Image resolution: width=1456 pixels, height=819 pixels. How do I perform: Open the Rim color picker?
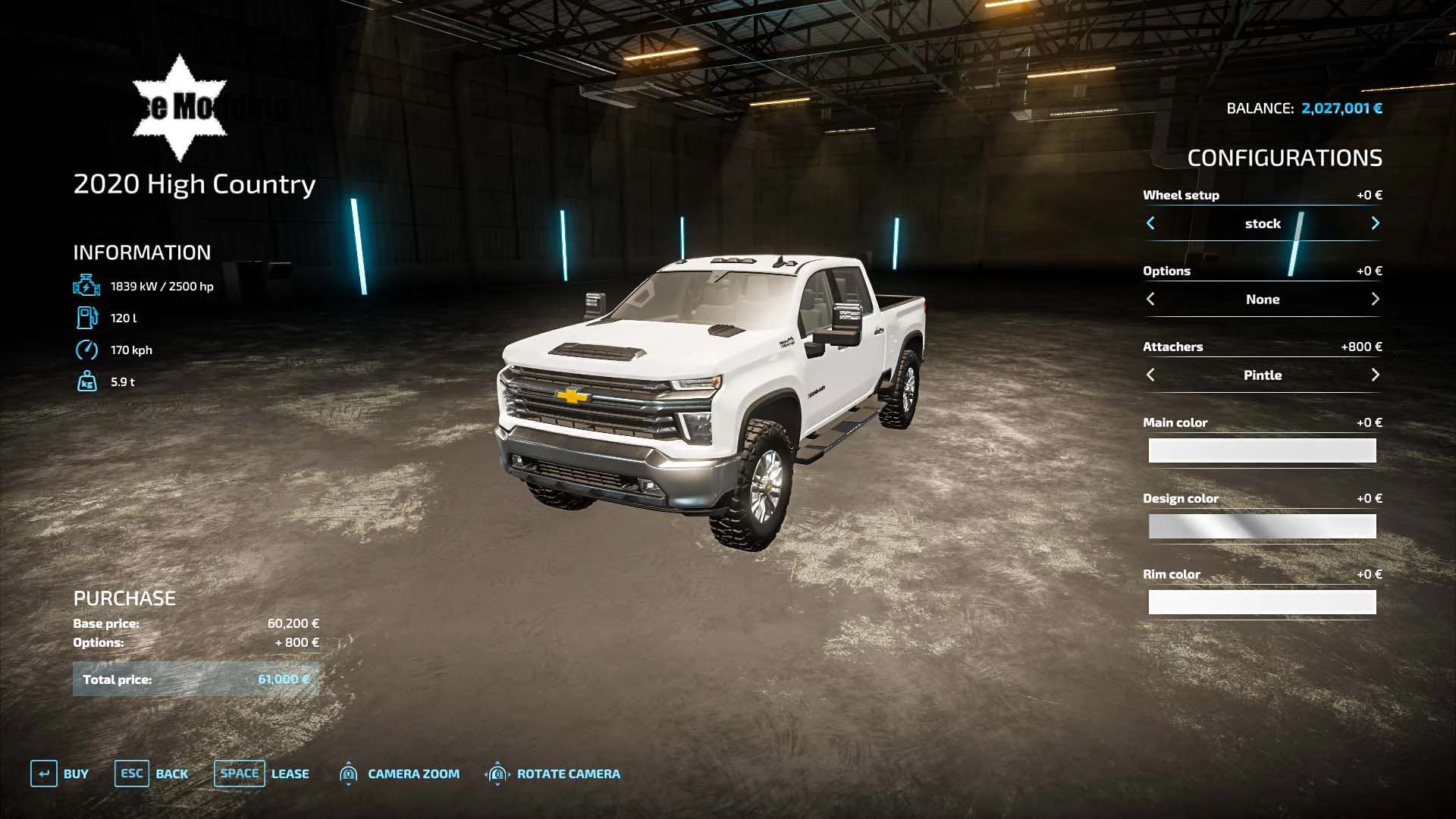[1262, 602]
